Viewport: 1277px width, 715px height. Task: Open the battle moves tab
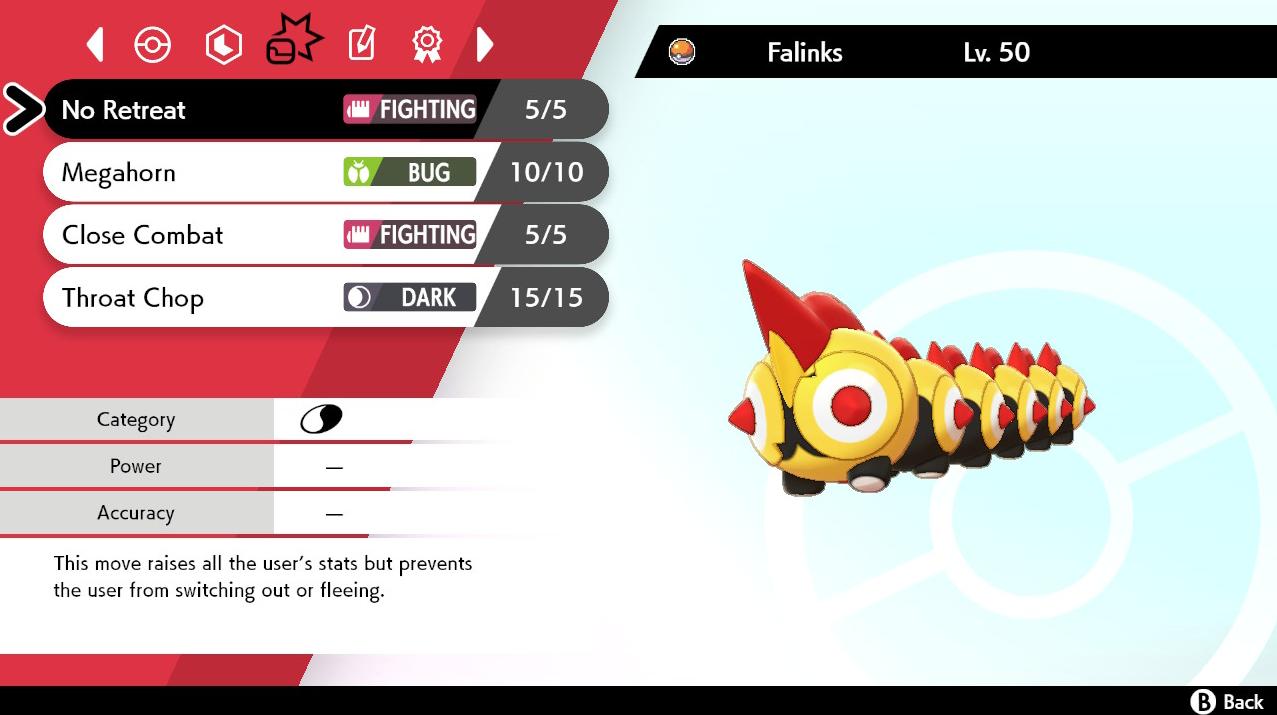(x=293, y=42)
